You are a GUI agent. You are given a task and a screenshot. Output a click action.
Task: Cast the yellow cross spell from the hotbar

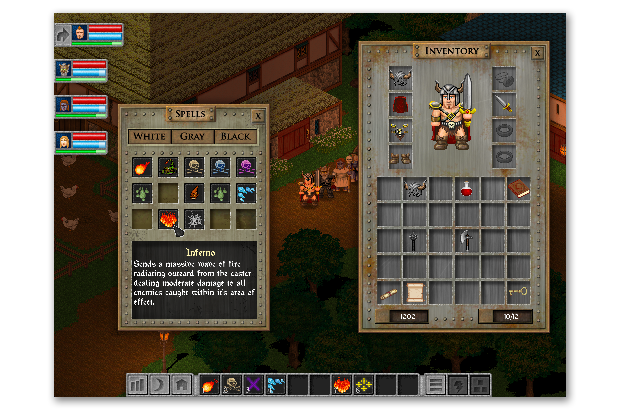363,382
